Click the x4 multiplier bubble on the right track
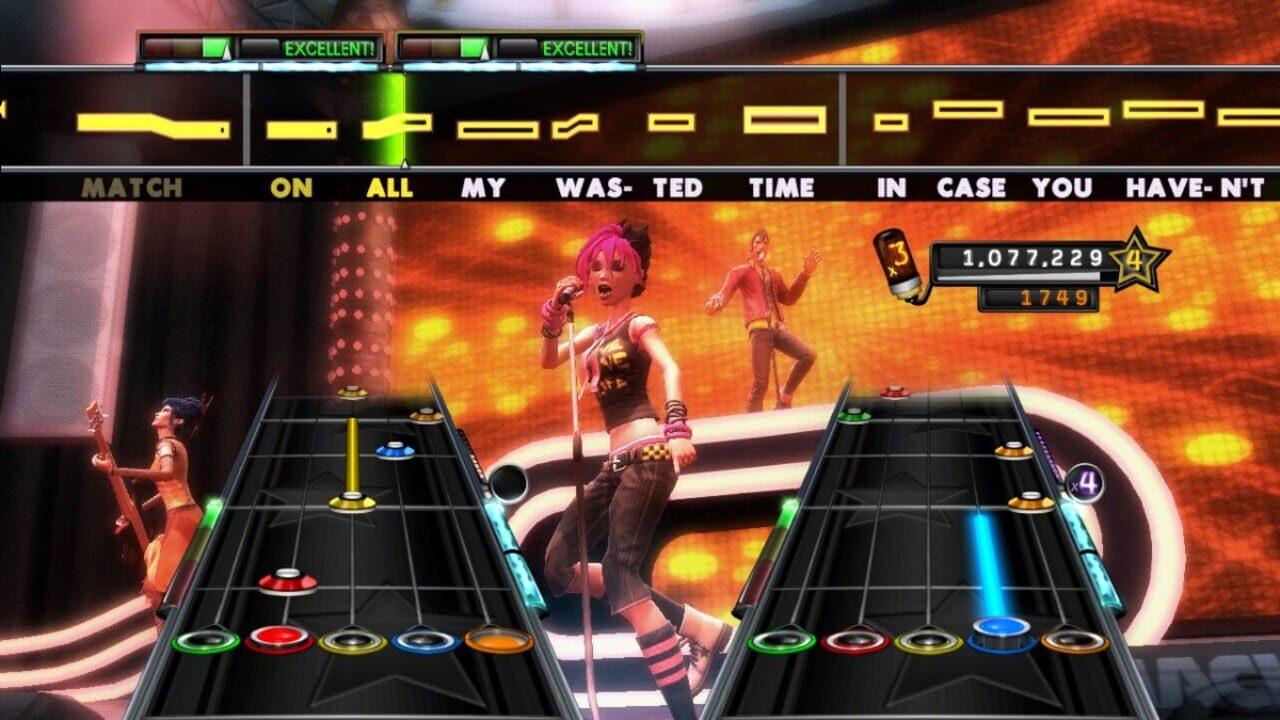The height and width of the screenshot is (720, 1280). pos(1084,484)
